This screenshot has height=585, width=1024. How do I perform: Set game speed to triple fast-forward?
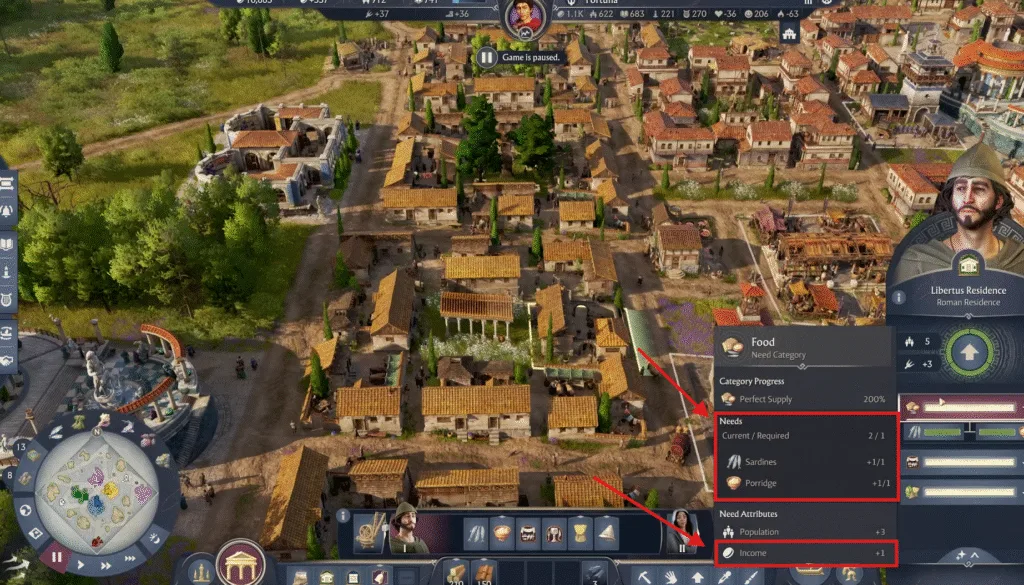click(x=129, y=557)
